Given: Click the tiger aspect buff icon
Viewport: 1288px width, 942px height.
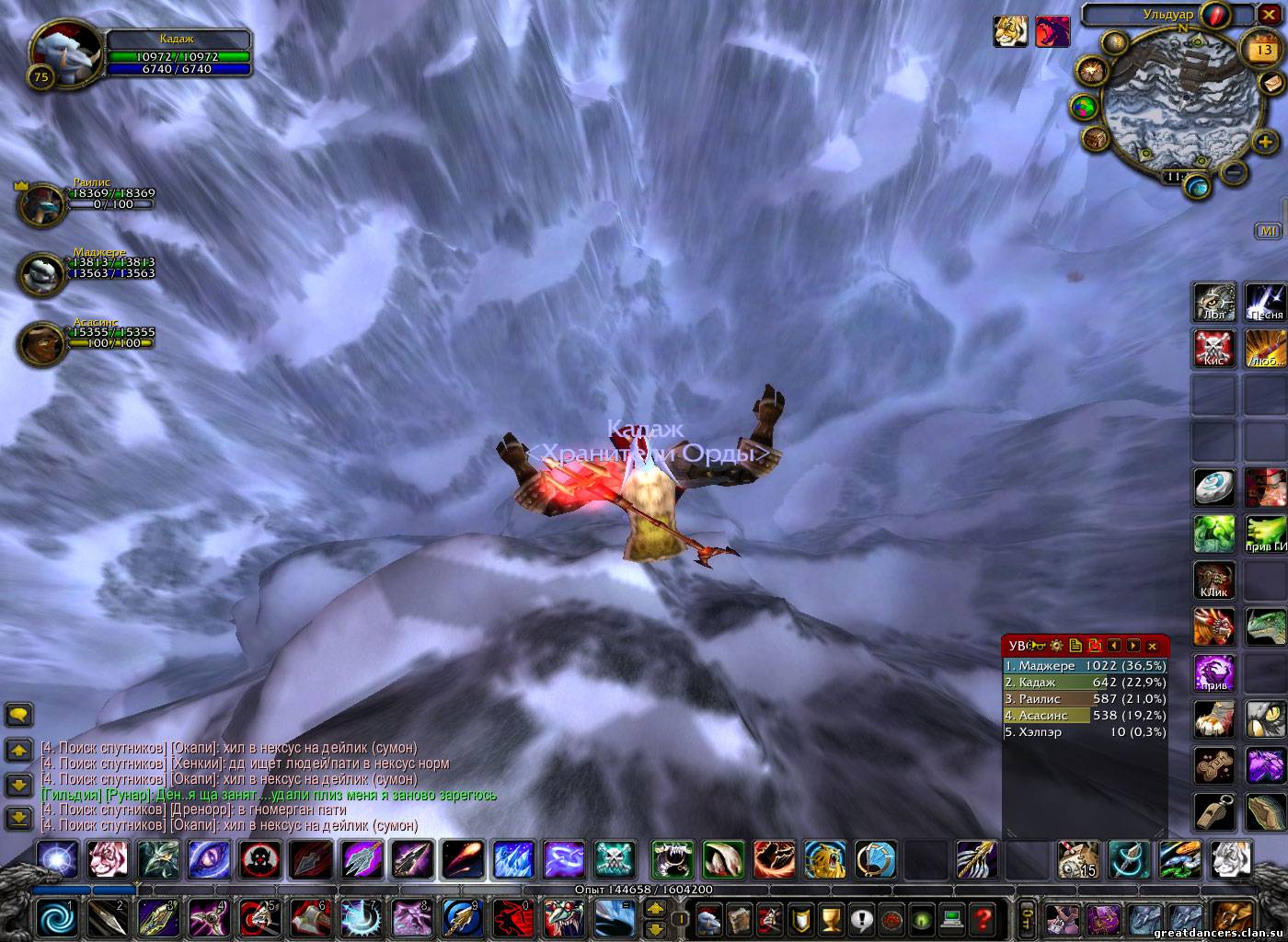Looking at the screenshot, I should [x=1010, y=31].
